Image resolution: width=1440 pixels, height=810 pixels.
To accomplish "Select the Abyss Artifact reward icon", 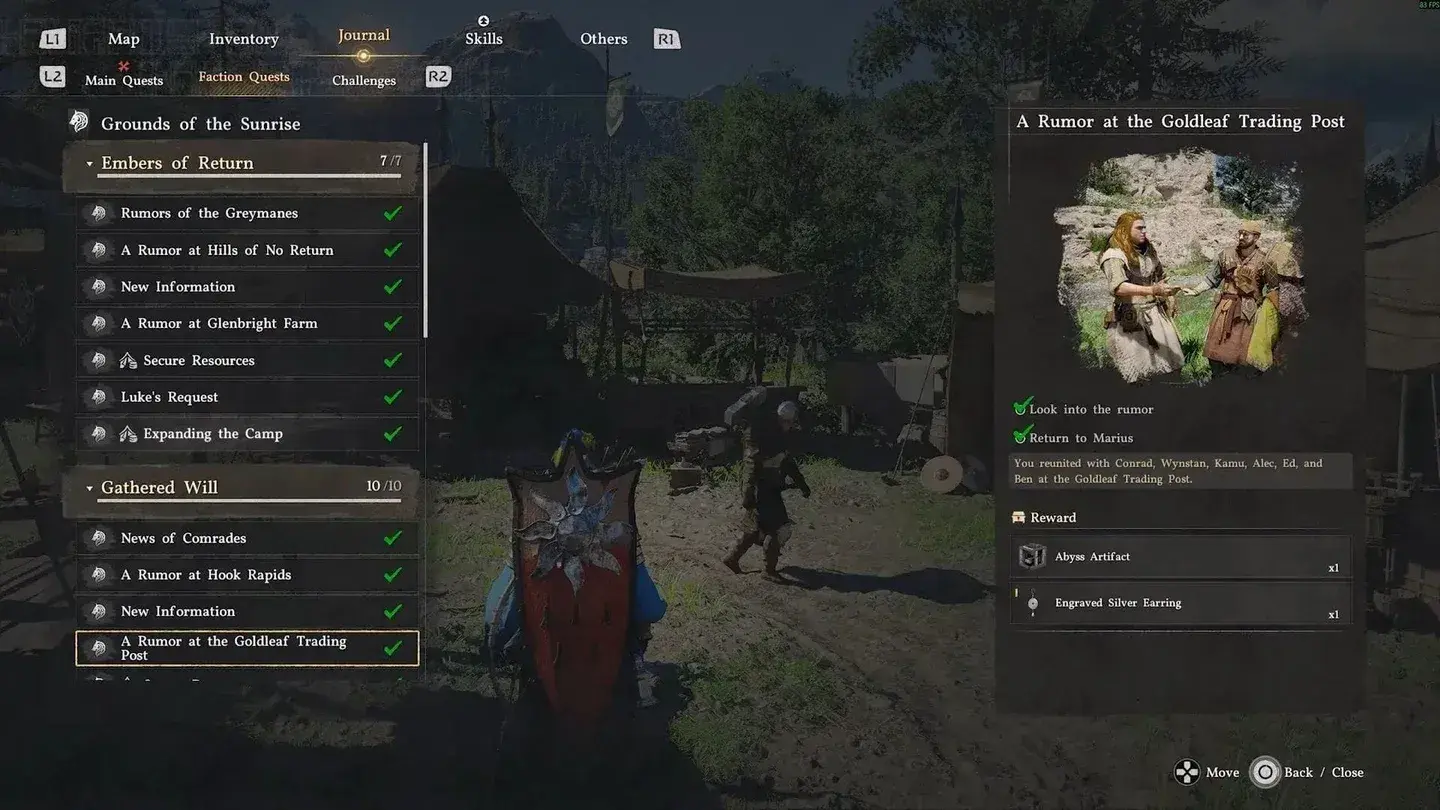I will pos(1031,556).
